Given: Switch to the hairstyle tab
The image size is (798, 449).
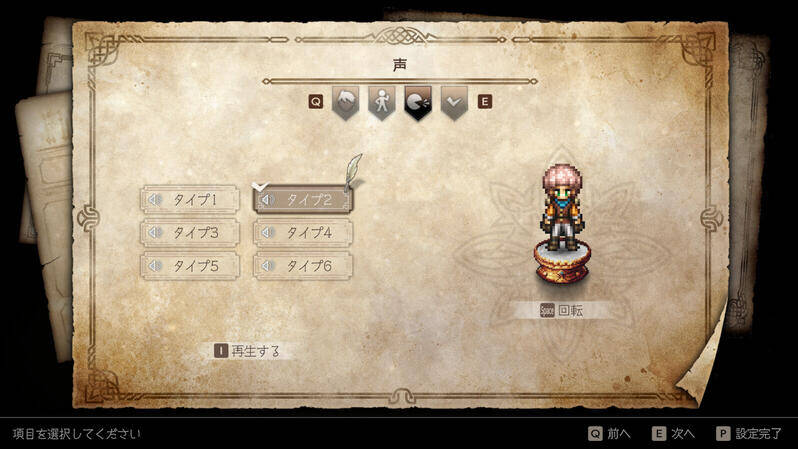Looking at the screenshot, I should tap(345, 101).
